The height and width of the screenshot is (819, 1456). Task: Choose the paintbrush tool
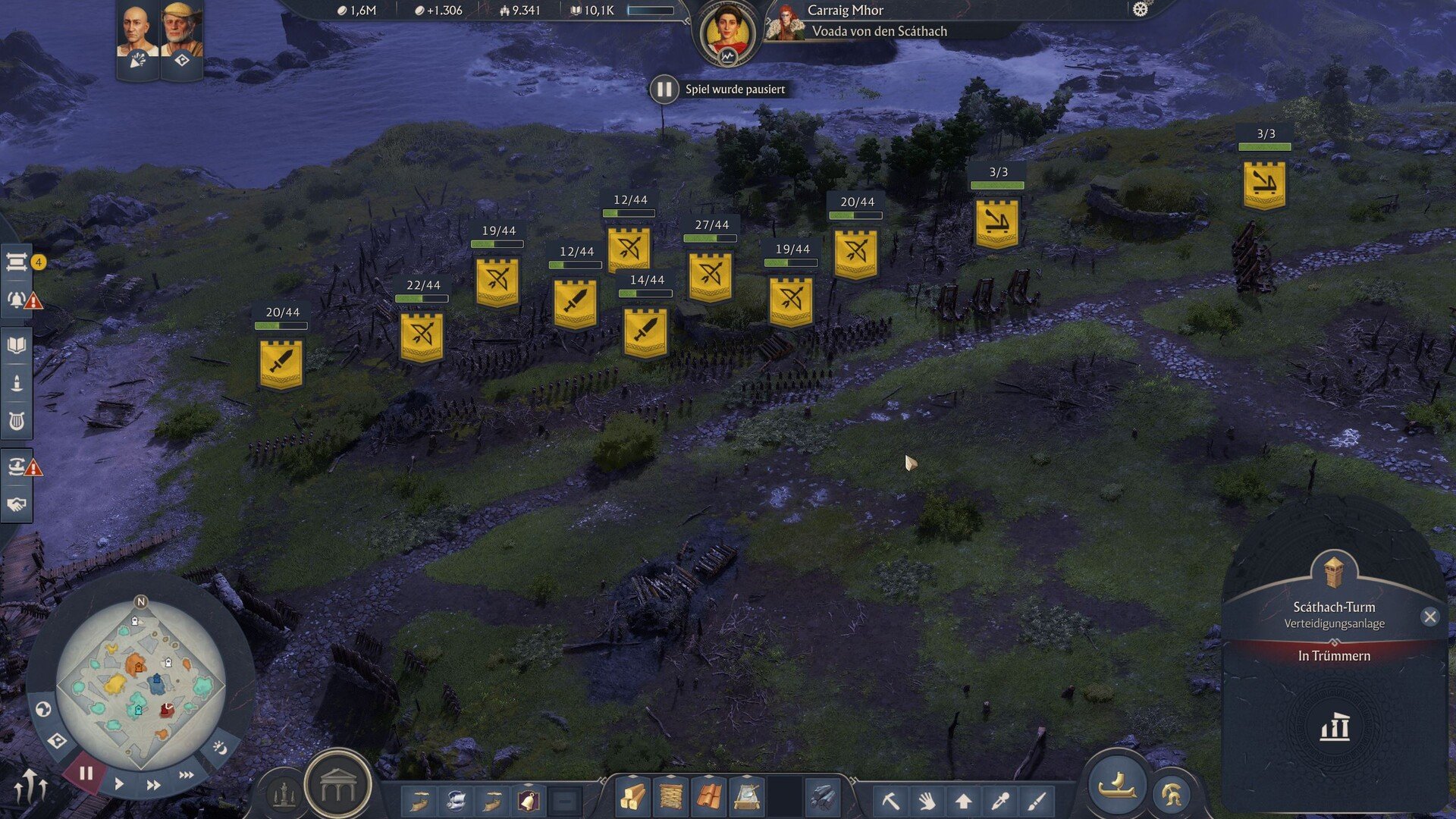[x=1037, y=800]
